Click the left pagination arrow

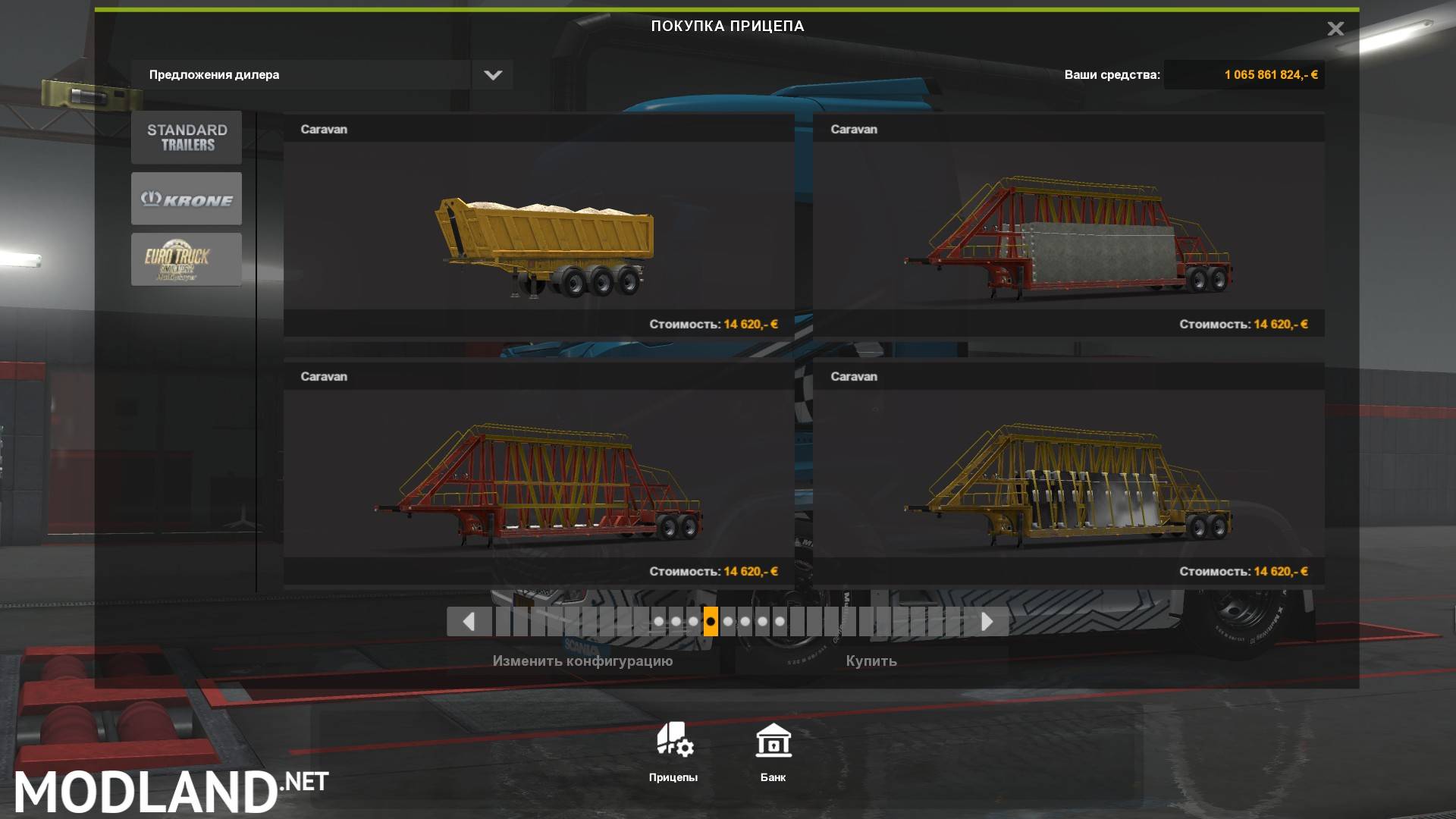[x=468, y=622]
